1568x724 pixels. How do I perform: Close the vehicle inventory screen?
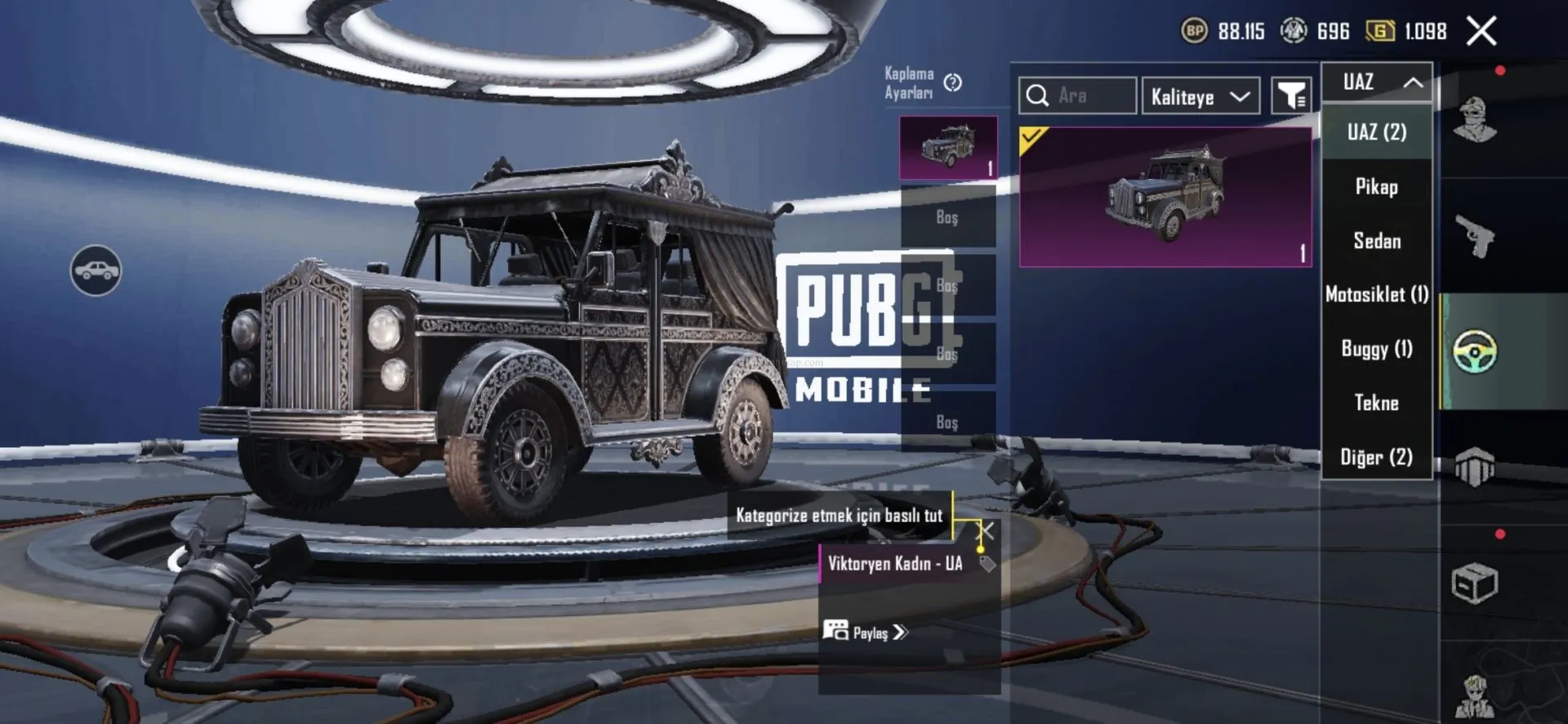tap(1481, 32)
